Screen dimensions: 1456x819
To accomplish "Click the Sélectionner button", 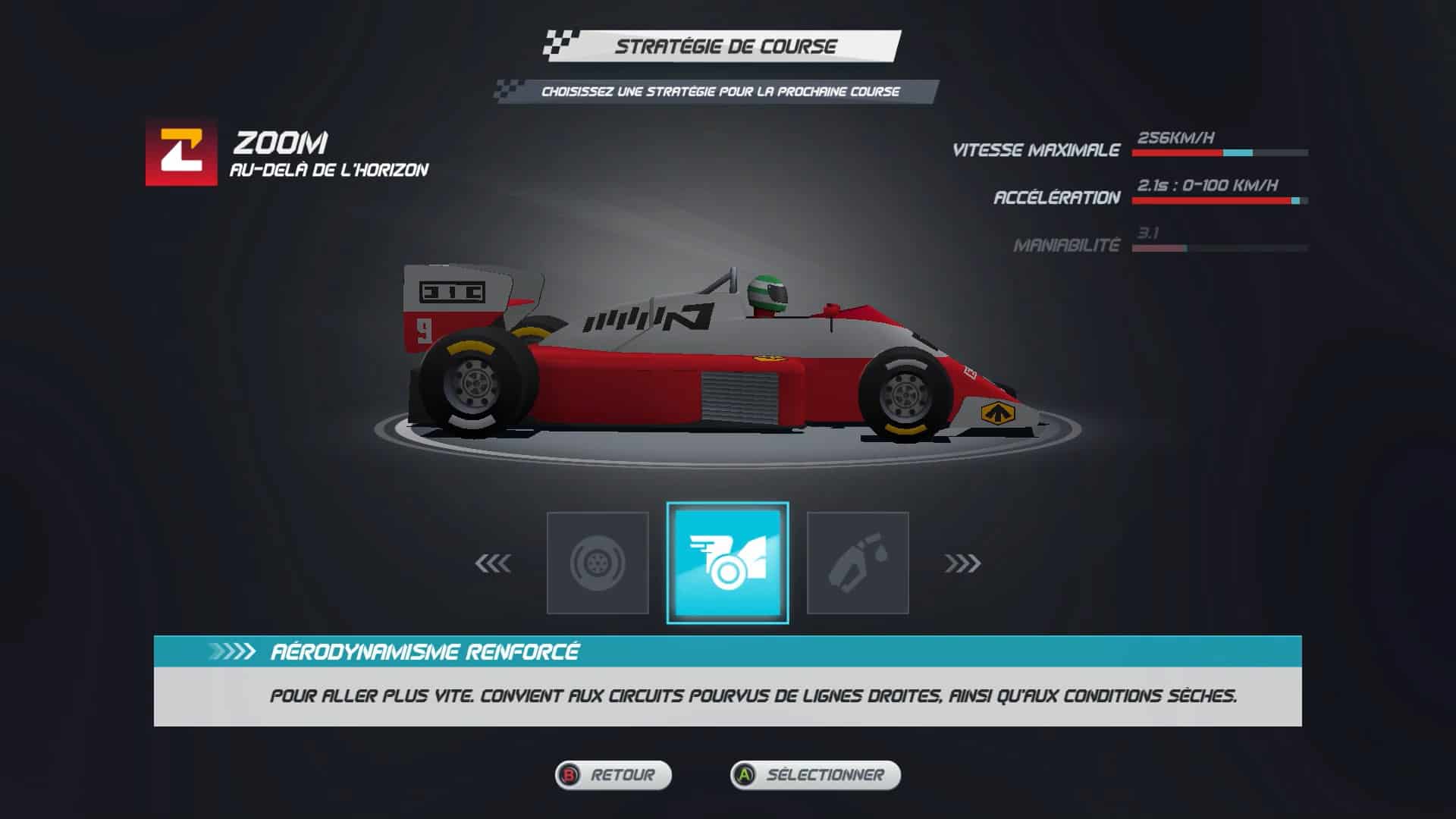I will click(815, 776).
